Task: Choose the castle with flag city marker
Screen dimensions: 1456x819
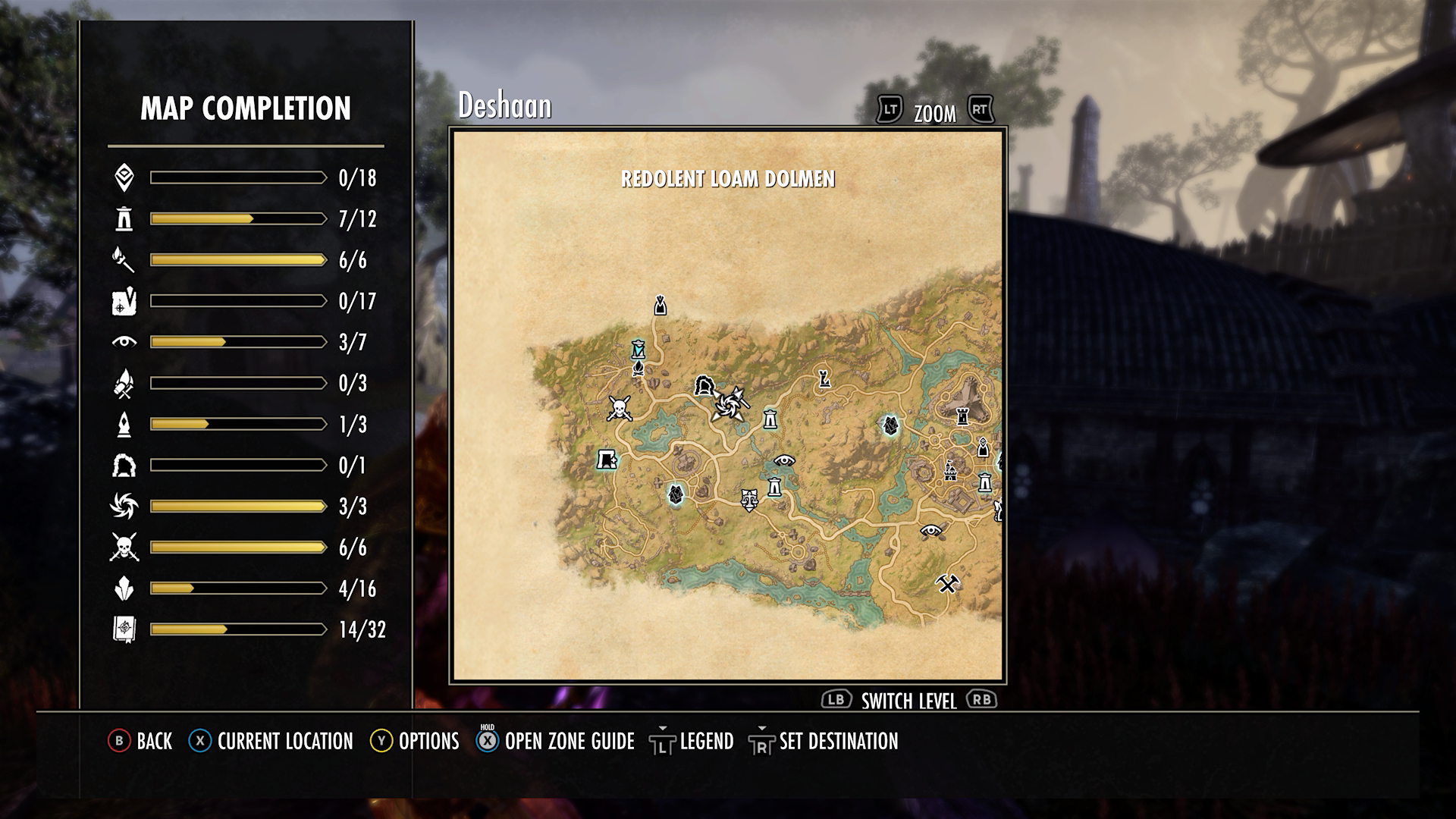Action: pos(949,470)
